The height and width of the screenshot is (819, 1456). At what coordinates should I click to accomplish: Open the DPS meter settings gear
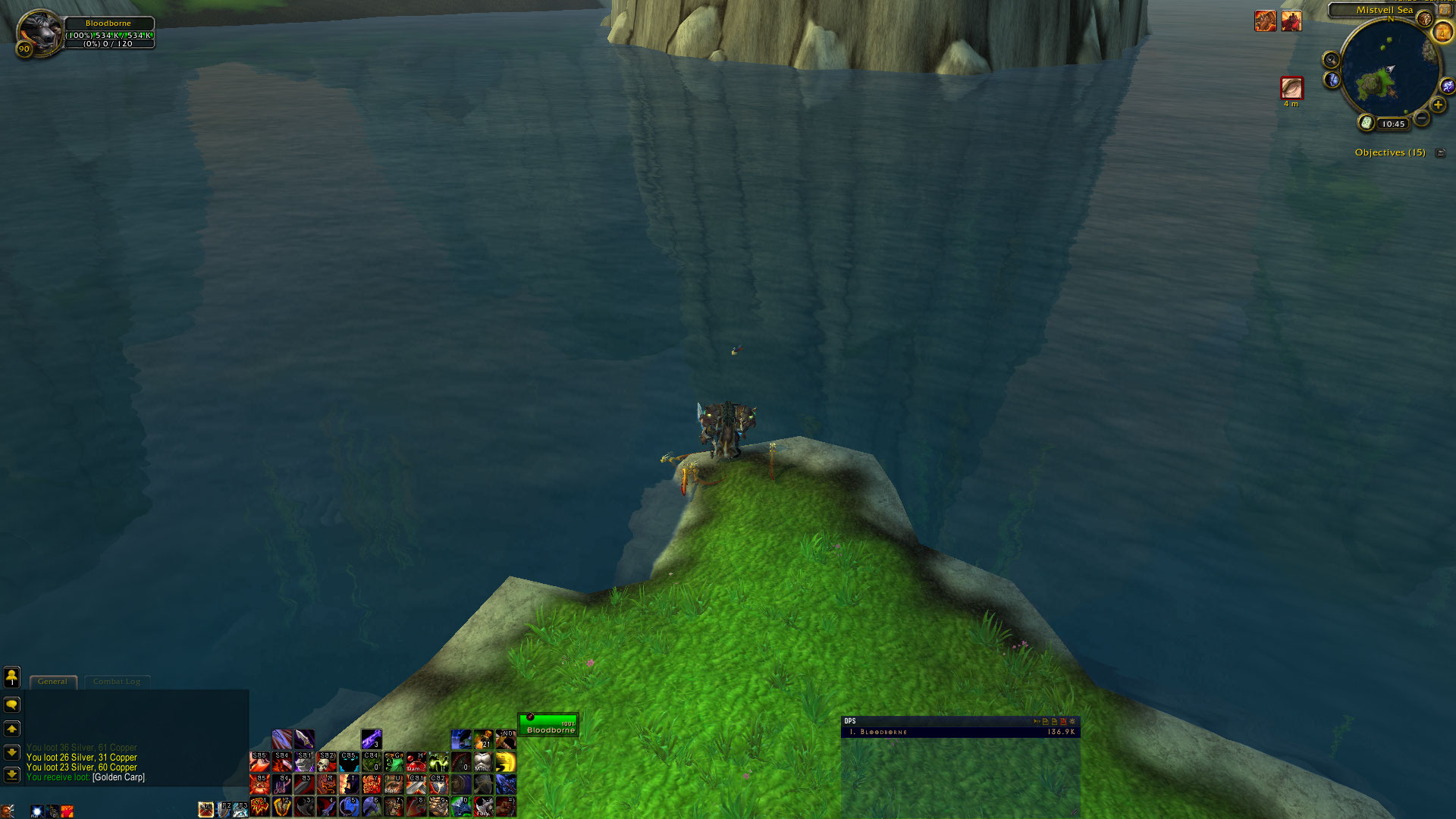point(1072,721)
